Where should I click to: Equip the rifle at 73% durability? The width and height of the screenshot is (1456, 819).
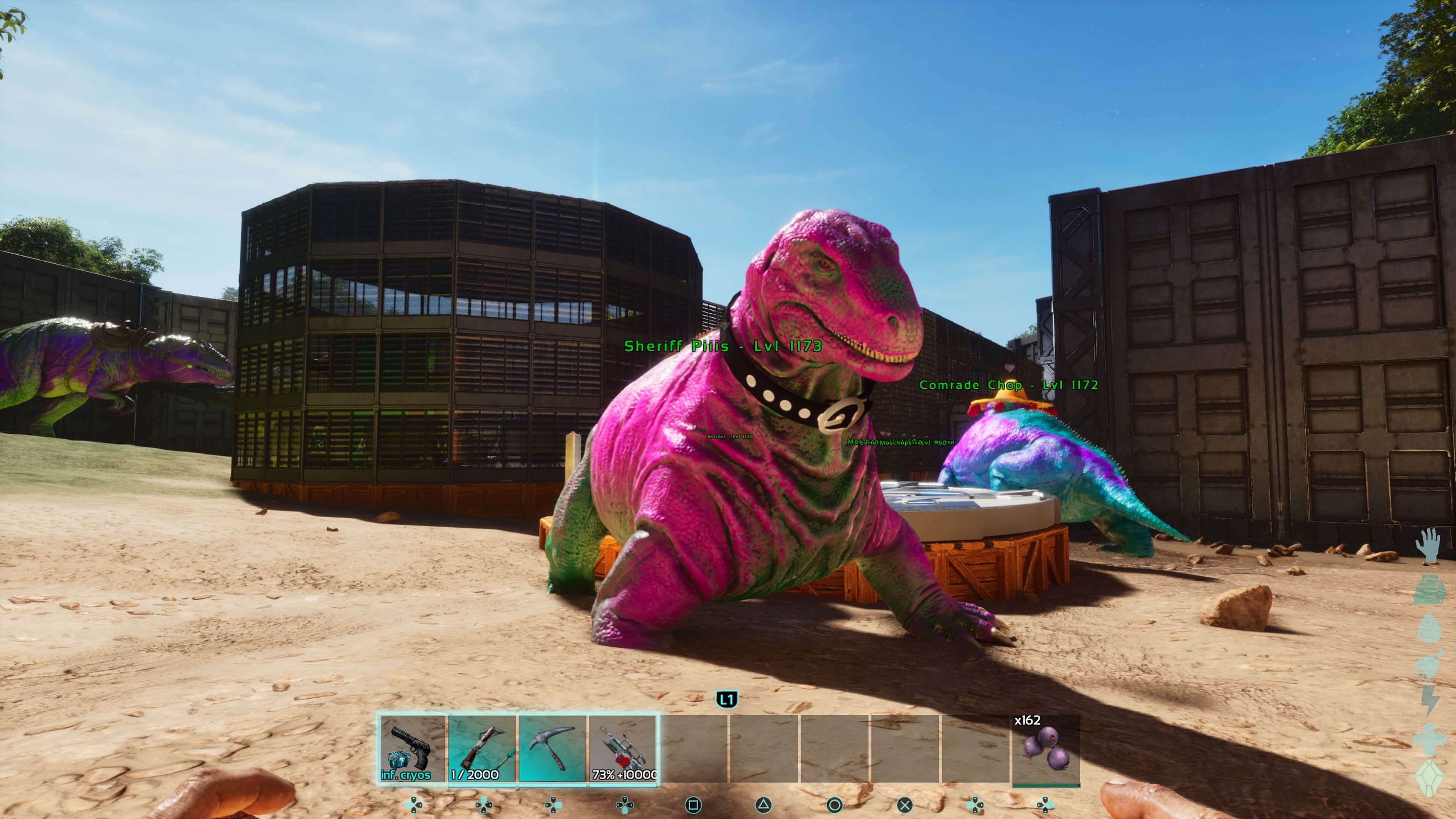(x=622, y=748)
